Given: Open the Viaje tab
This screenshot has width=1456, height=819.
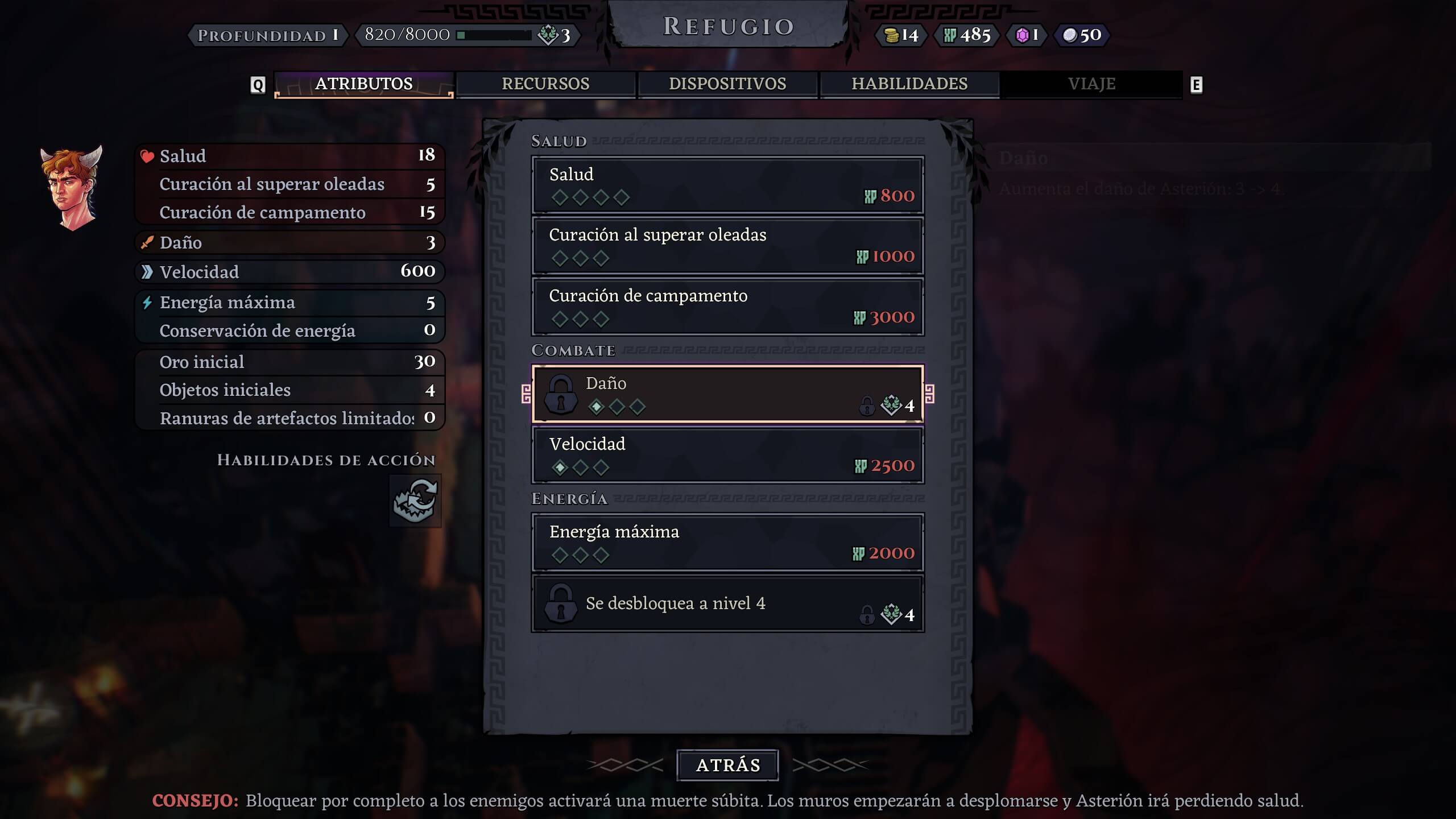Looking at the screenshot, I should pos(1091,84).
